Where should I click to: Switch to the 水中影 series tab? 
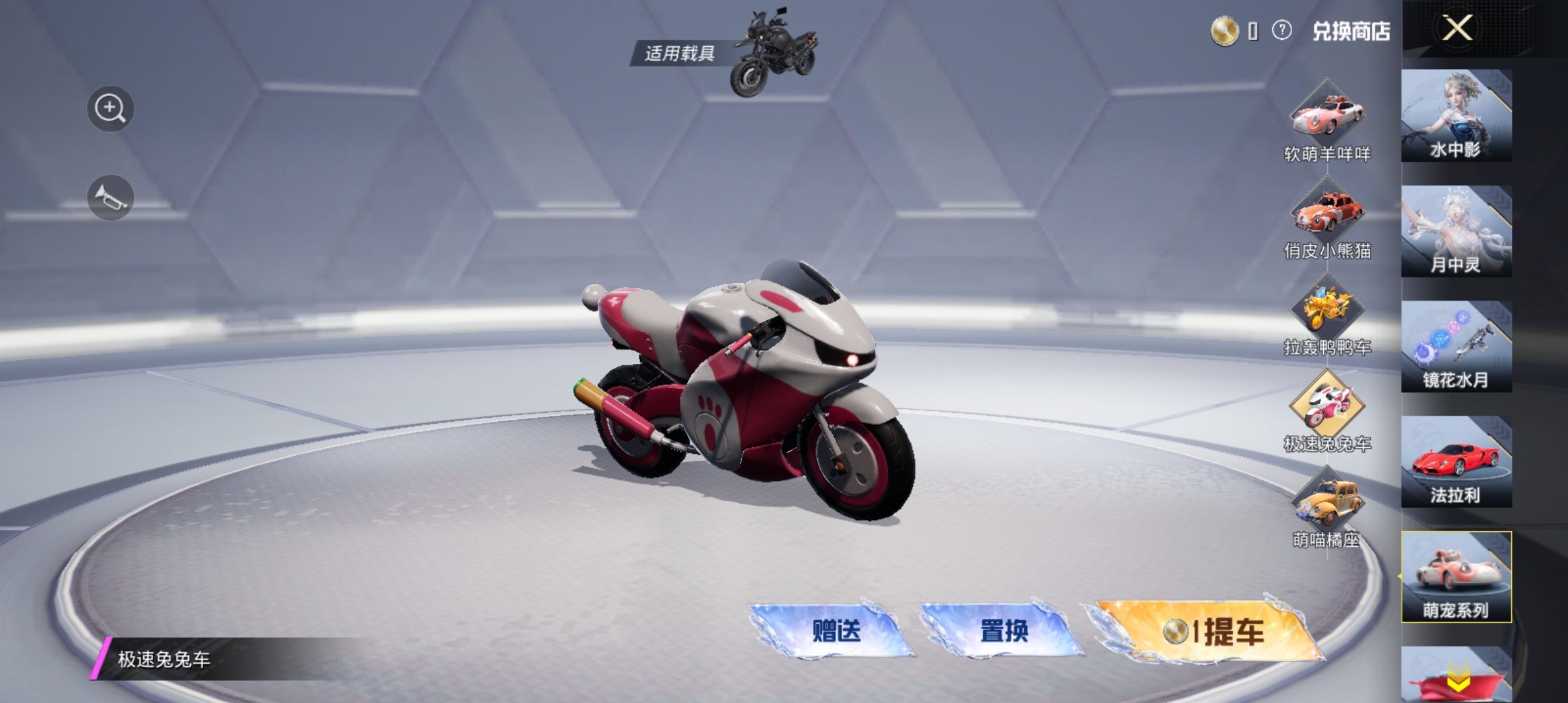[1456, 116]
